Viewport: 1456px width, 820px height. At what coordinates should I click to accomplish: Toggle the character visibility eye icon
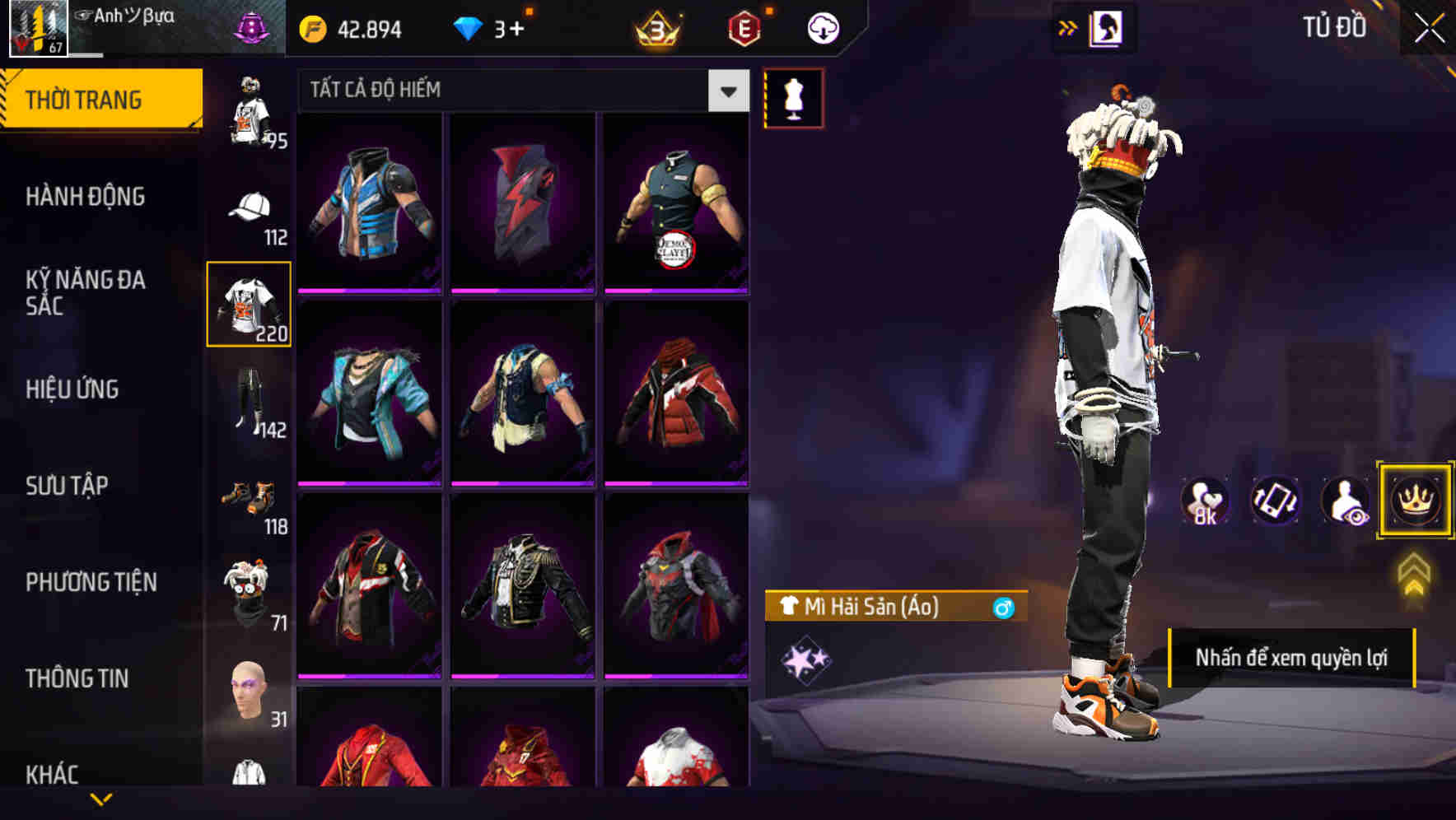click(x=1344, y=501)
